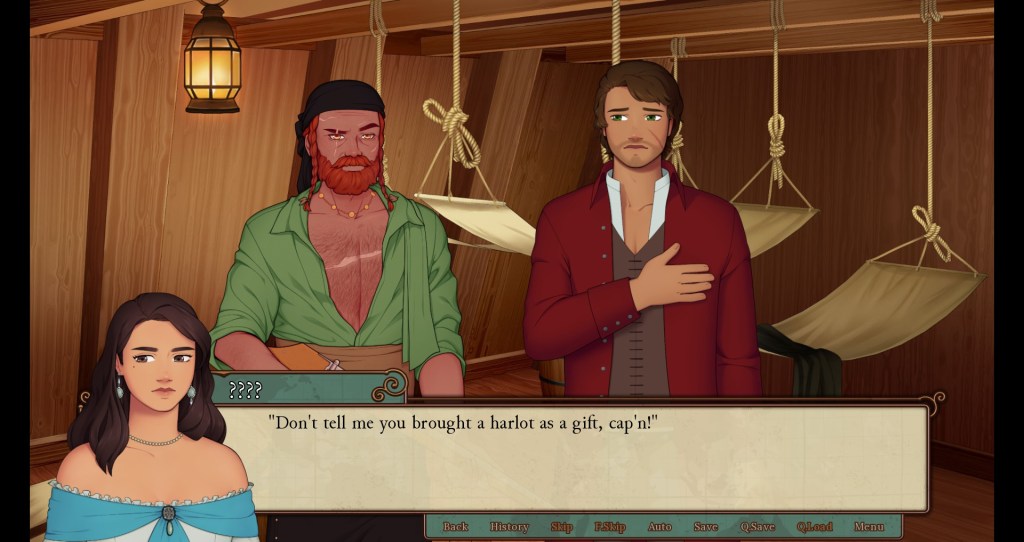Quick load with Q.Load

tap(814, 527)
